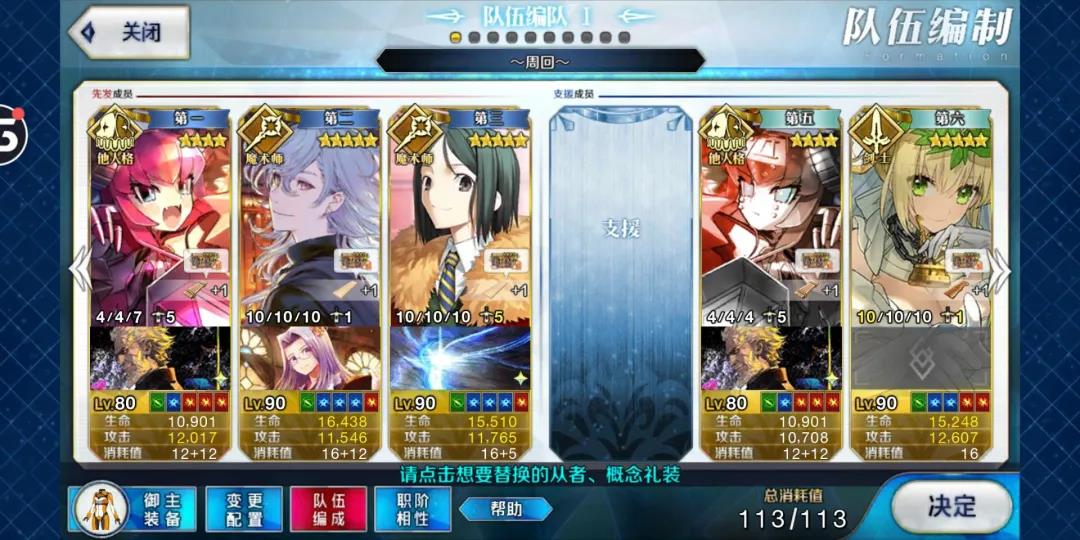
Task: Select the 队伍编成 button
Action: point(328,508)
